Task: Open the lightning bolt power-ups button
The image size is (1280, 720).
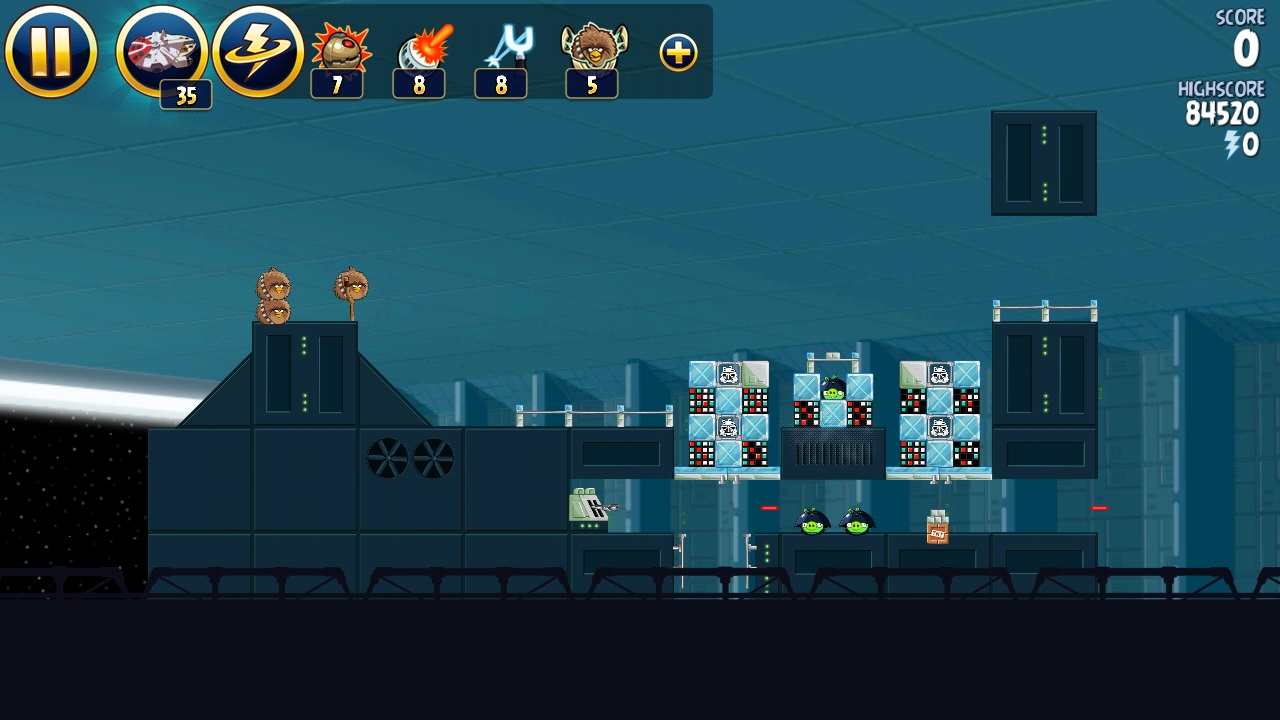Action: tap(258, 52)
